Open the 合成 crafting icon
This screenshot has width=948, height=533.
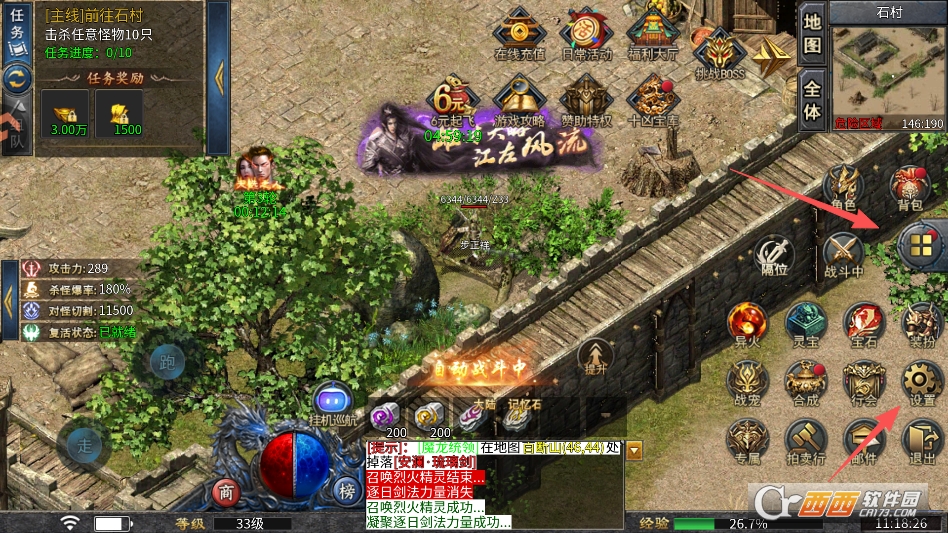805,381
